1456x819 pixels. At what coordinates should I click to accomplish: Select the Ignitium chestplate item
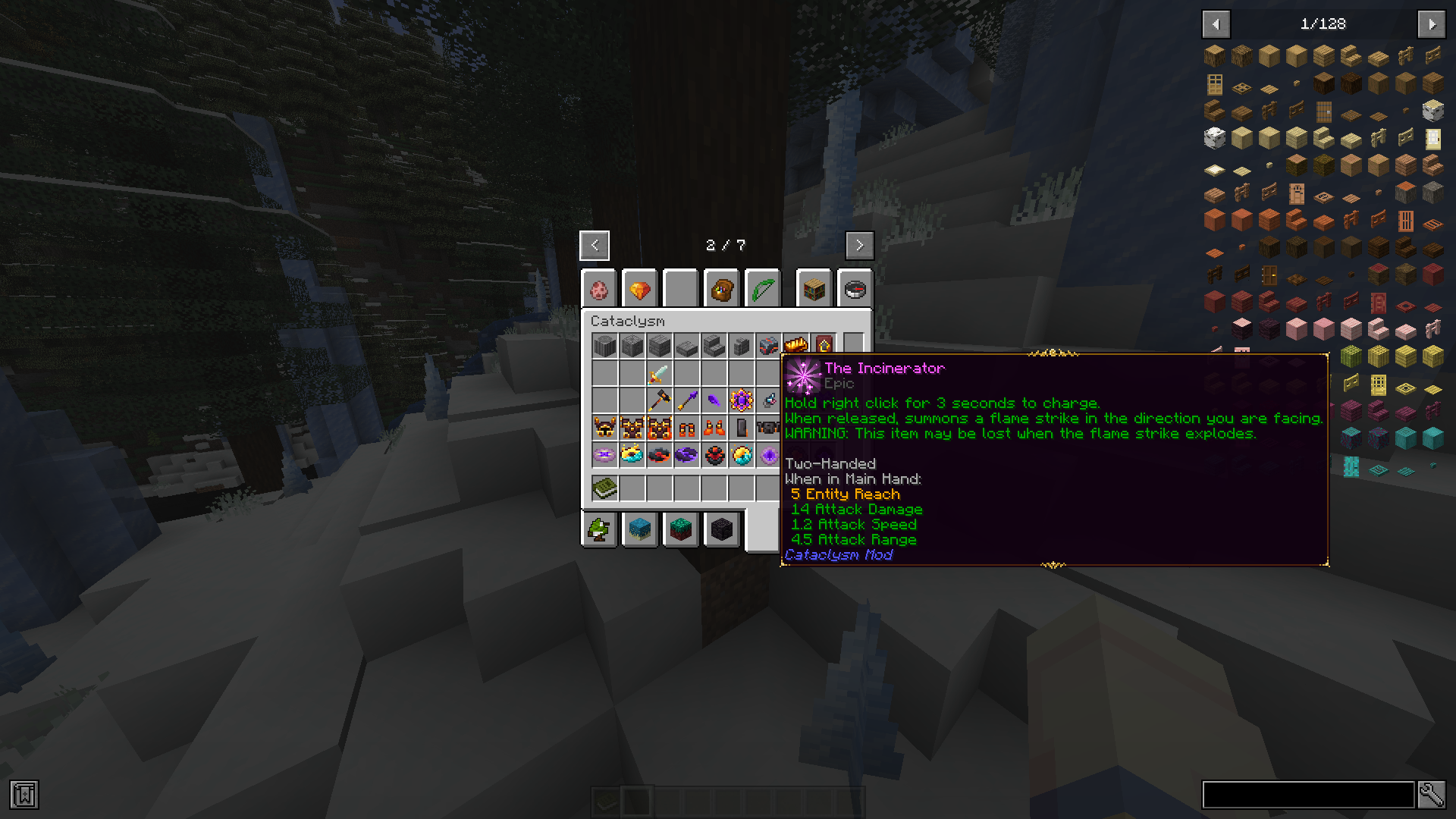633,428
